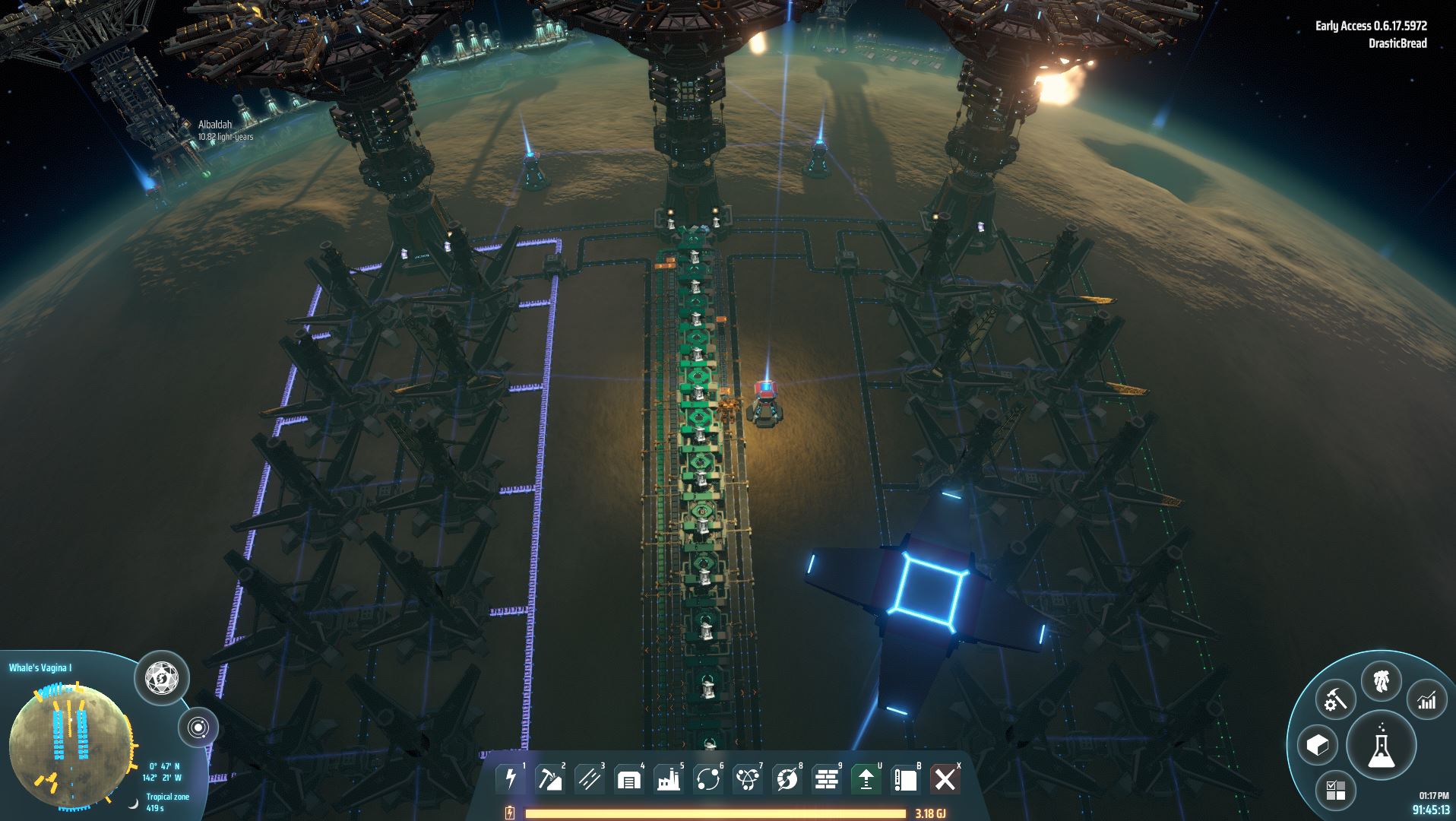Open the power build category with lightning bolt
The width and height of the screenshot is (1456, 821).
510,779
